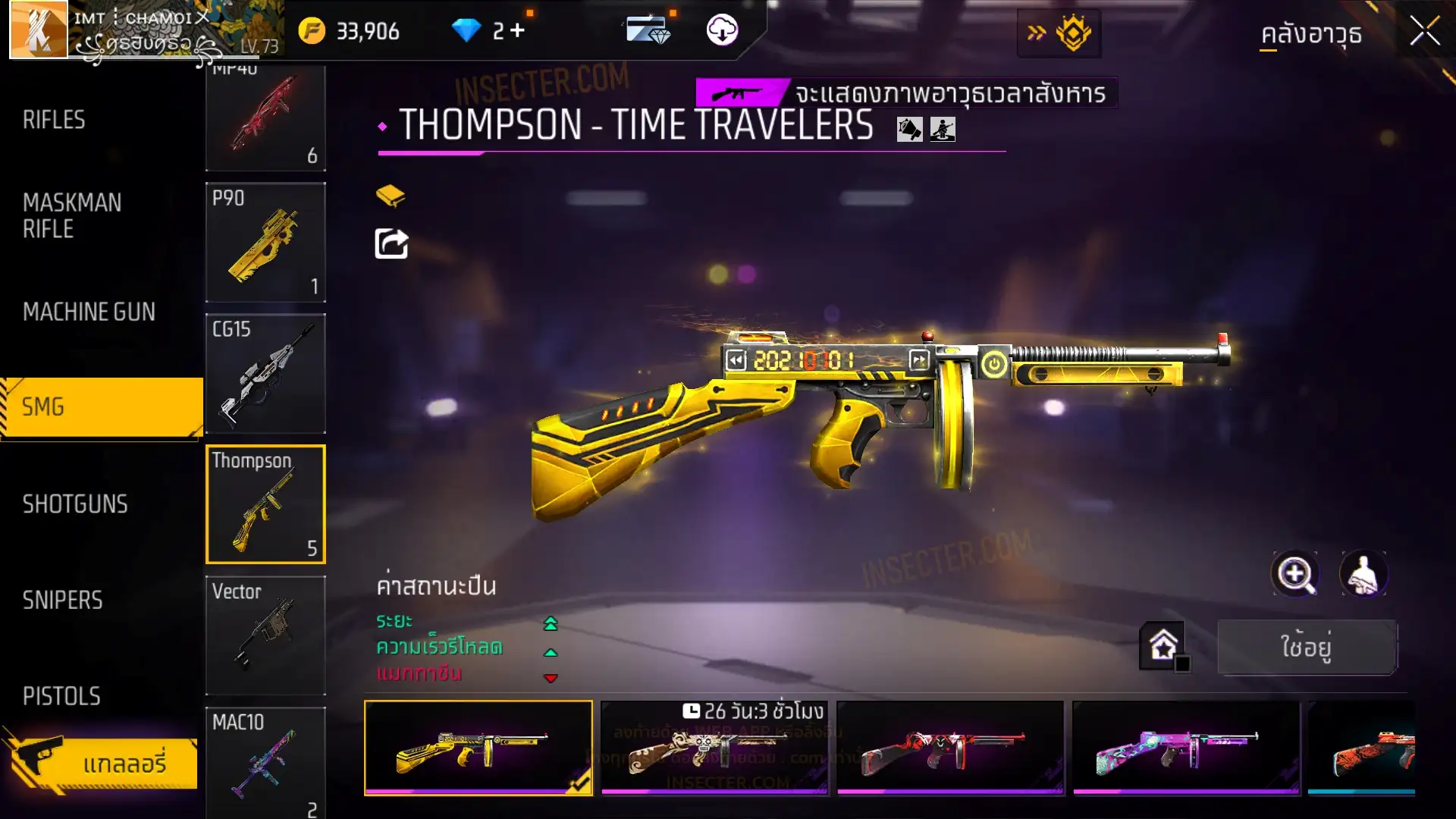The height and width of the screenshot is (819, 1456).
Task: Open the player profile avatar
Action: pos(38,30)
